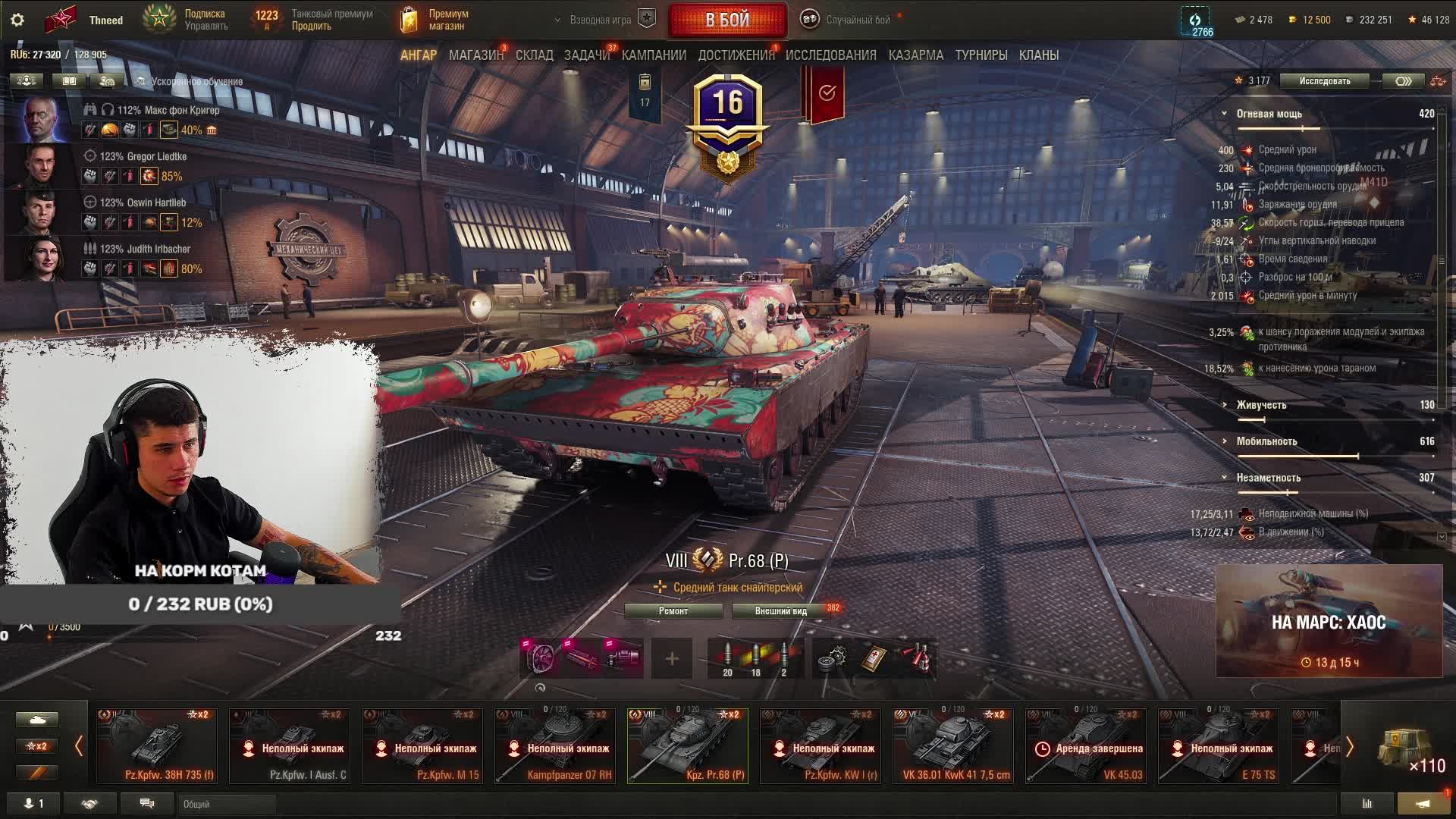Select the Kampfpanzer 07 RH in carousel
The width and height of the screenshot is (1456, 819).
554,746
